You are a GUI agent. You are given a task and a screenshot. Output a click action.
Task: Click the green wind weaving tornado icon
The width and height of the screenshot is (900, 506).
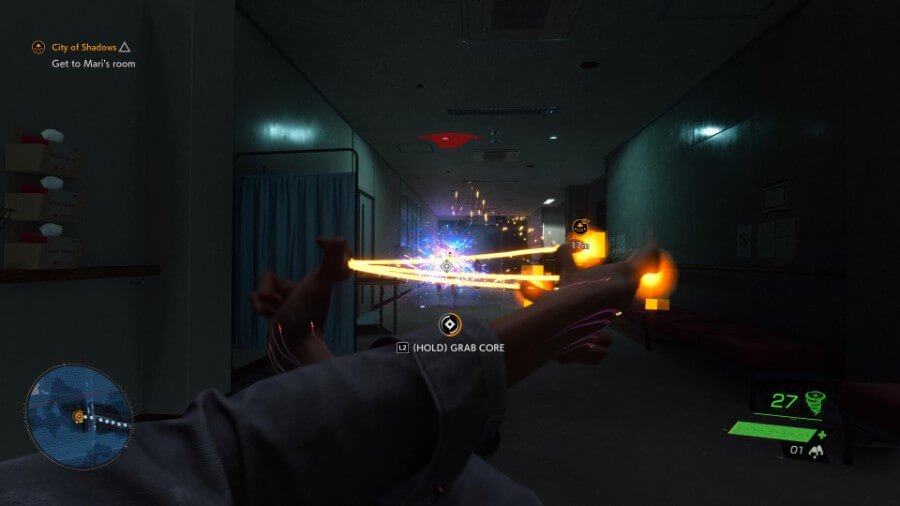(x=817, y=402)
